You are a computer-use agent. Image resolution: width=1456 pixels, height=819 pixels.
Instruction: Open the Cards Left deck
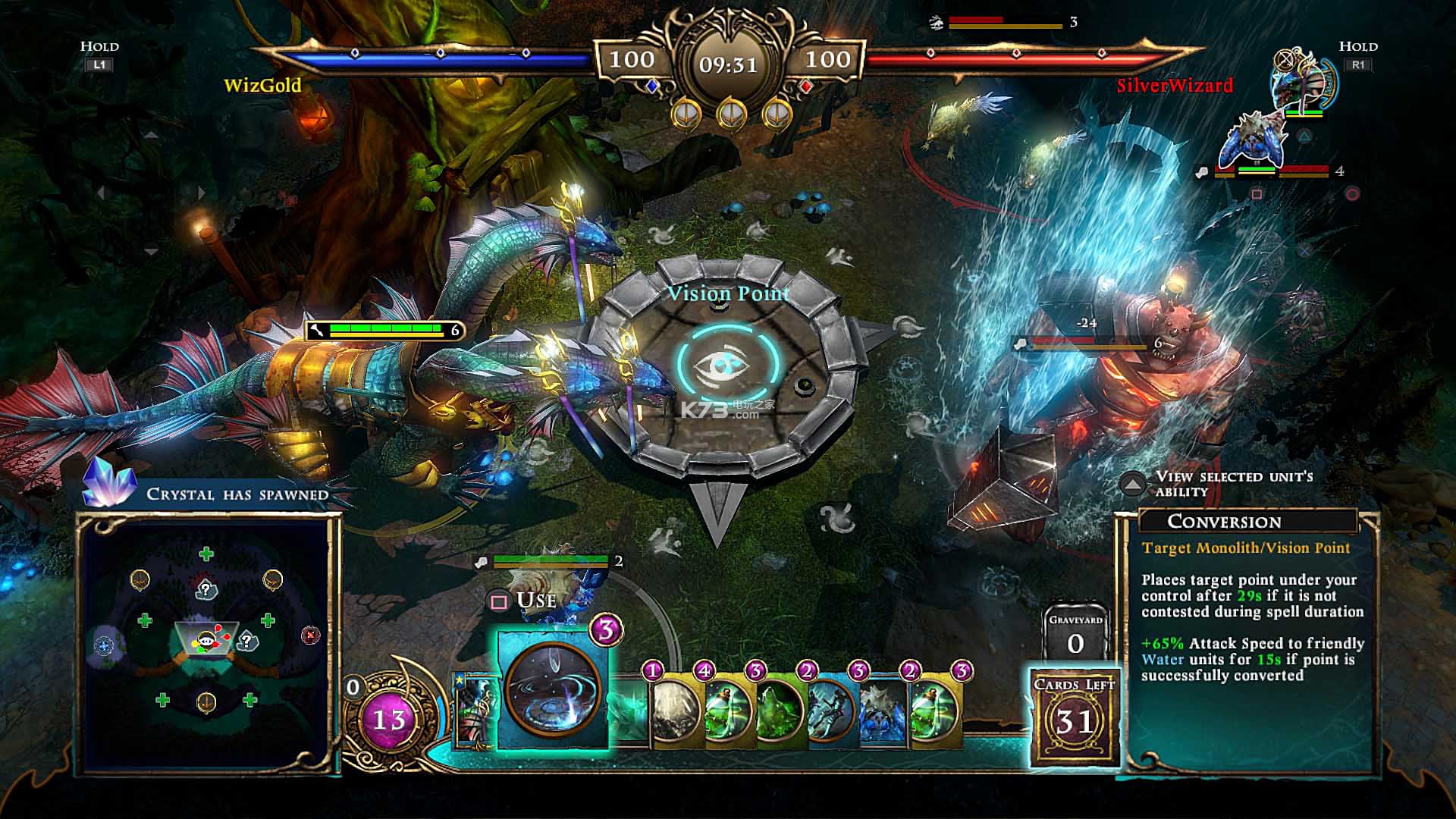coord(1075,717)
